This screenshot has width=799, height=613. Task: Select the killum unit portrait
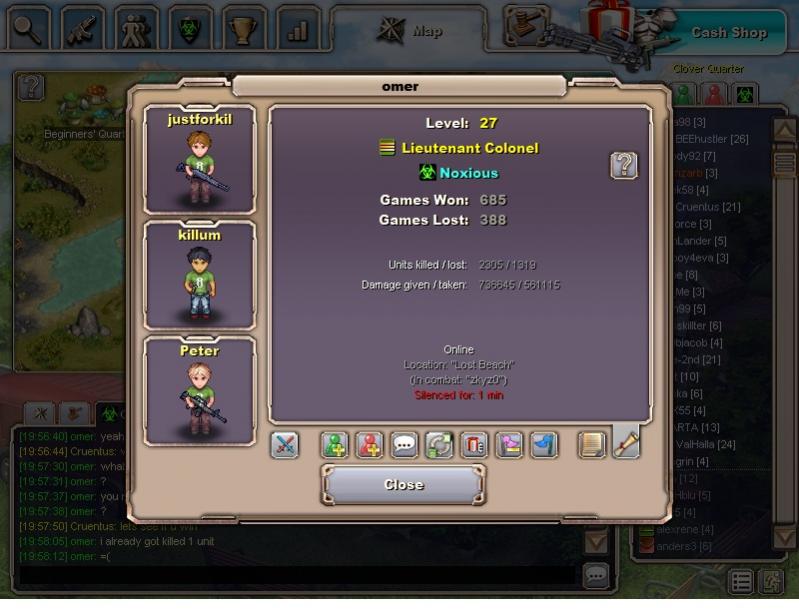(x=199, y=277)
